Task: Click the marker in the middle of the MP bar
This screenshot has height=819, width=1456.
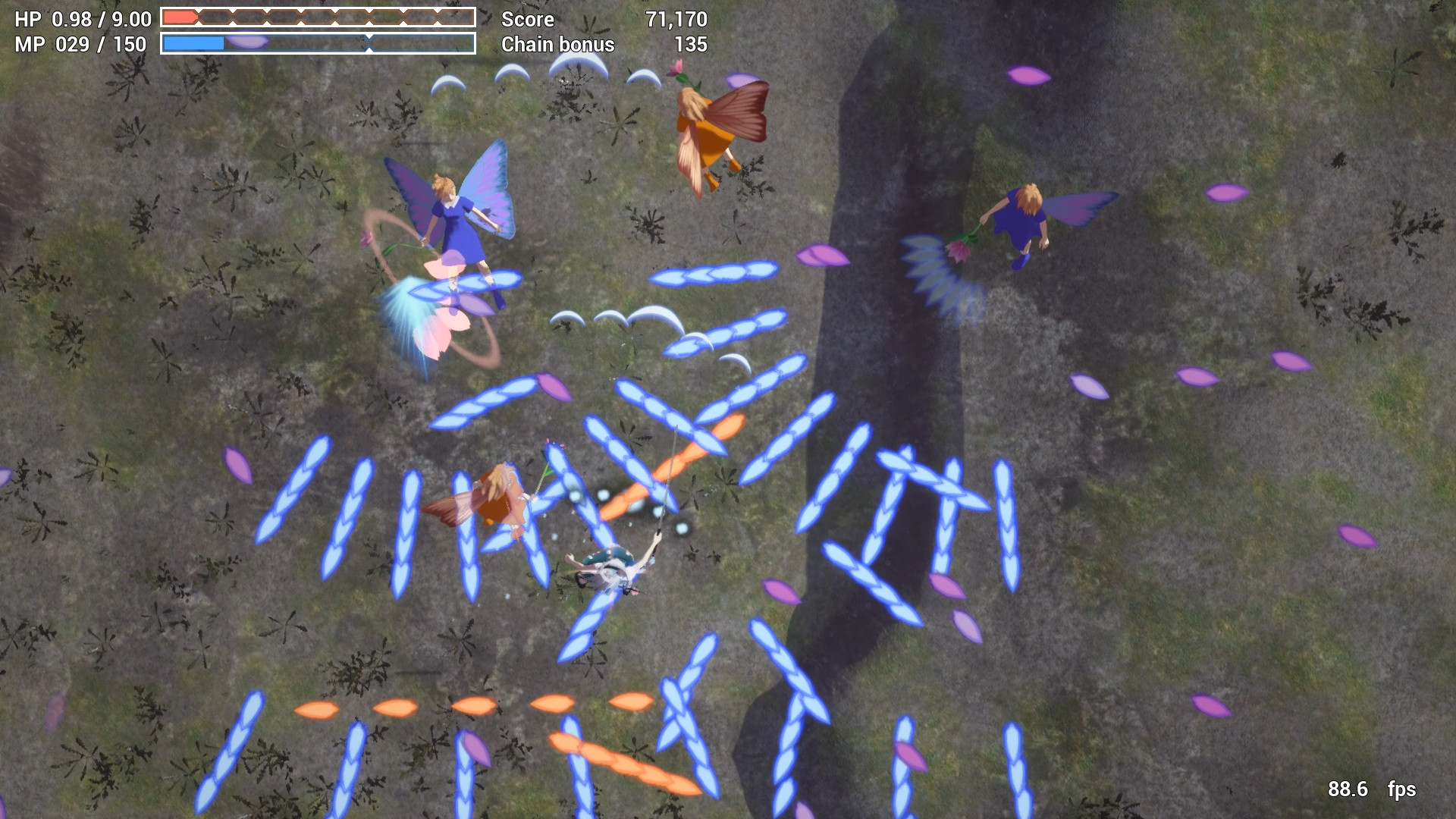Action: [369, 44]
